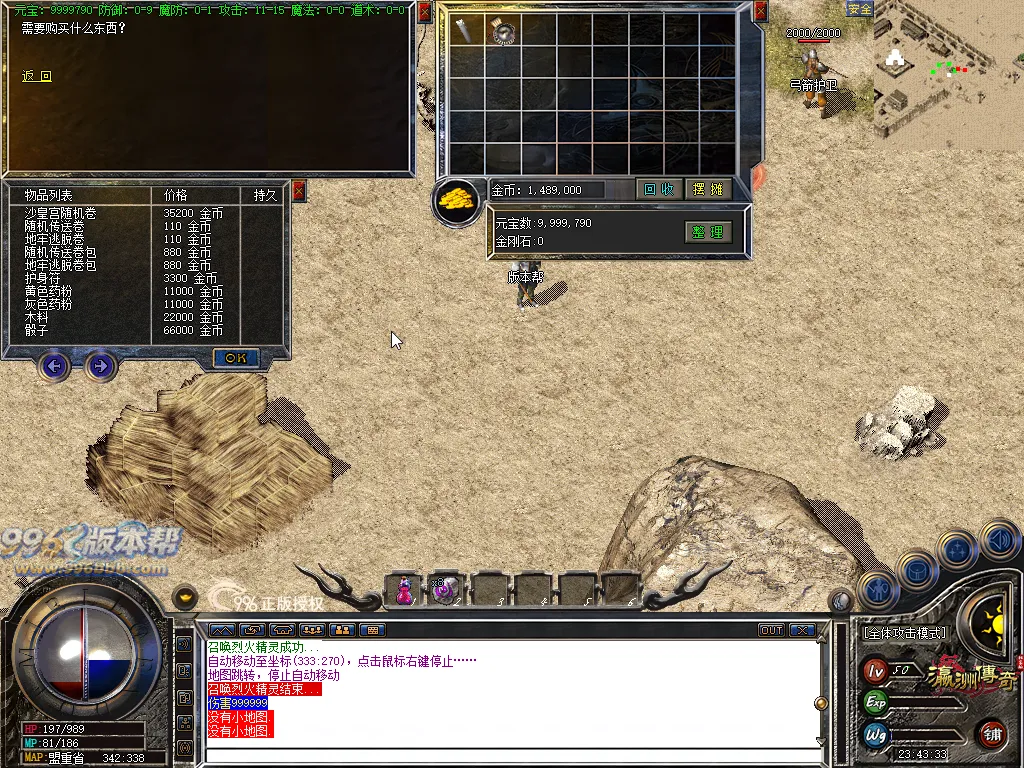Click the chat text input field

[x=510, y=755]
